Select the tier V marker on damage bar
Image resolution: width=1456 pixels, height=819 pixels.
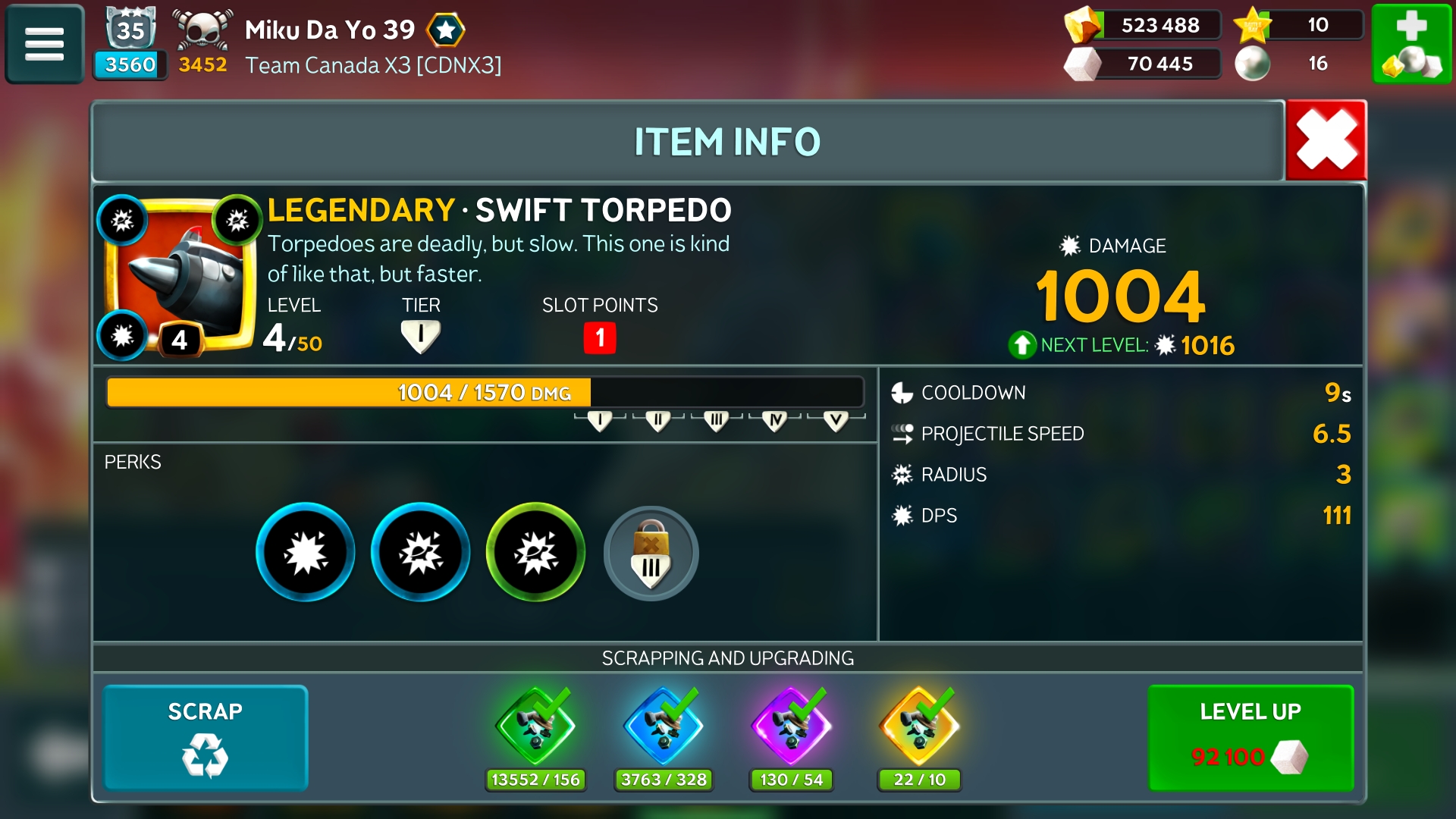836,421
